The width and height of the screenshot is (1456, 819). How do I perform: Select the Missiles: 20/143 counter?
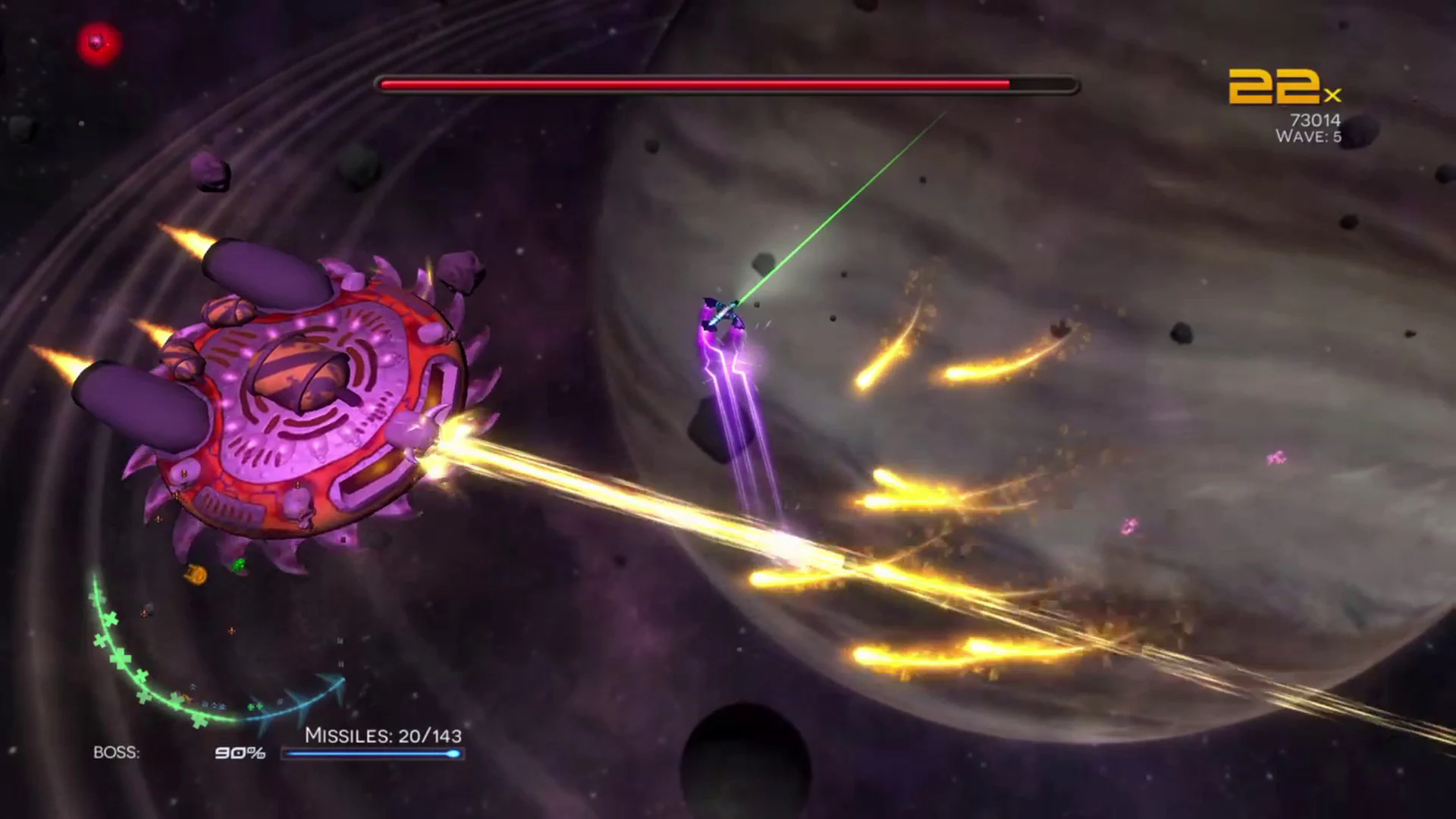[384, 734]
